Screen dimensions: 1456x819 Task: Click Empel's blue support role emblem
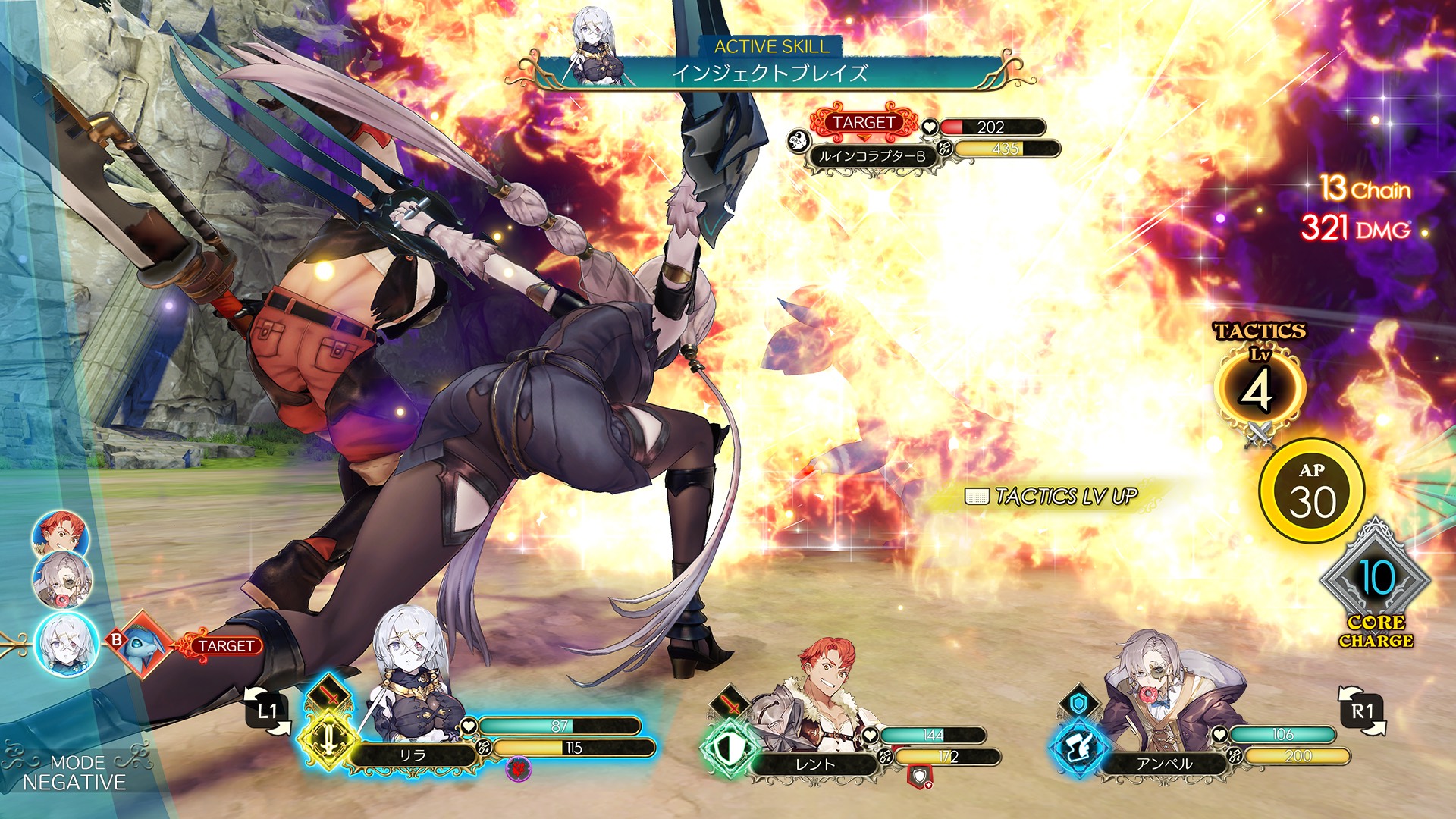pyautogui.click(x=1078, y=748)
